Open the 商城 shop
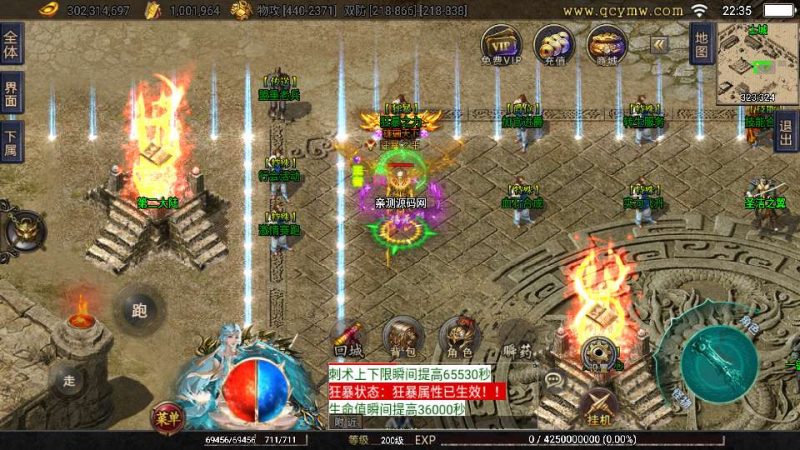Viewport: 800px width, 450px height. pyautogui.click(x=605, y=44)
